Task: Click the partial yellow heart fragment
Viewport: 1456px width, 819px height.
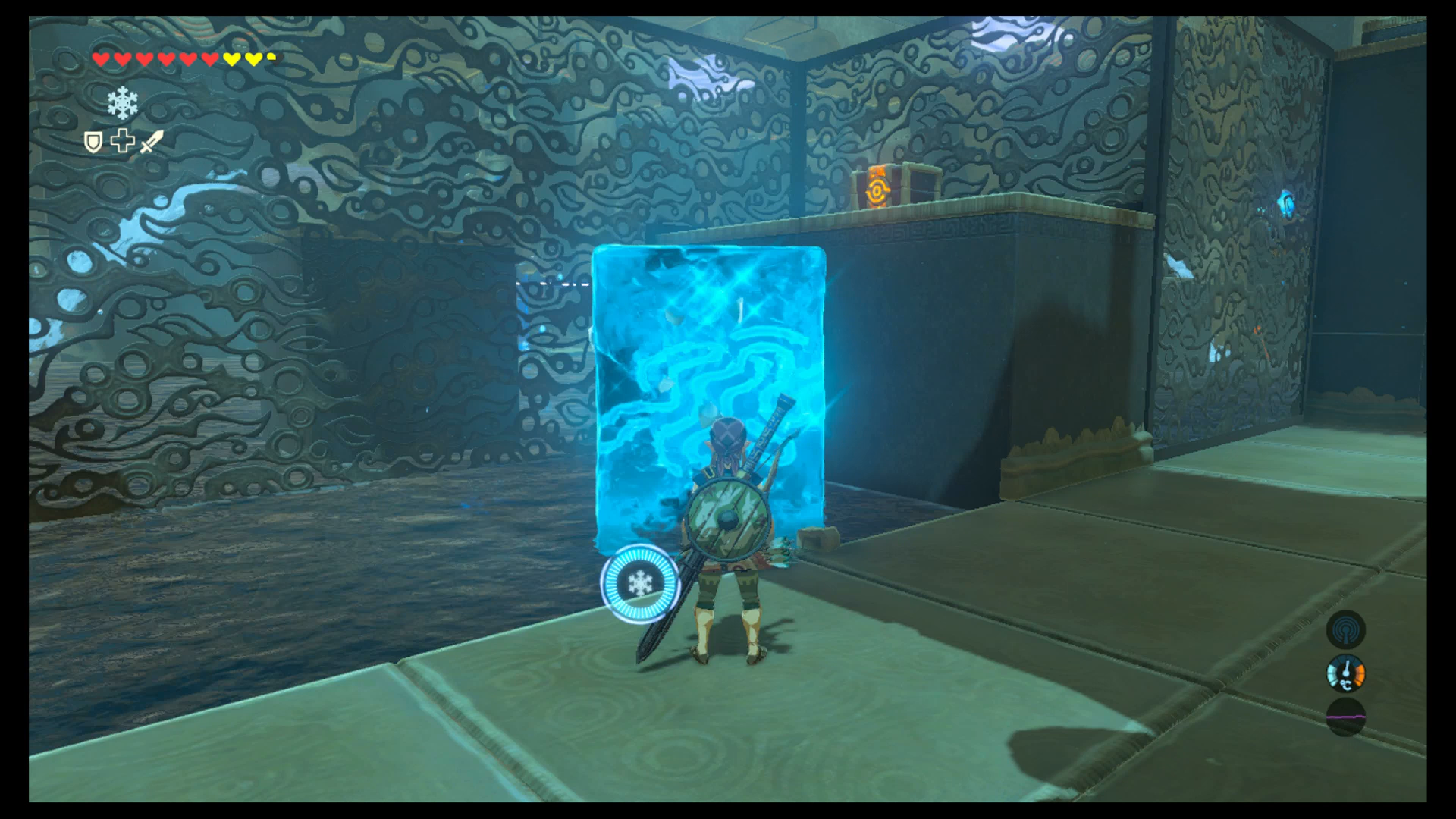Action: point(271,56)
